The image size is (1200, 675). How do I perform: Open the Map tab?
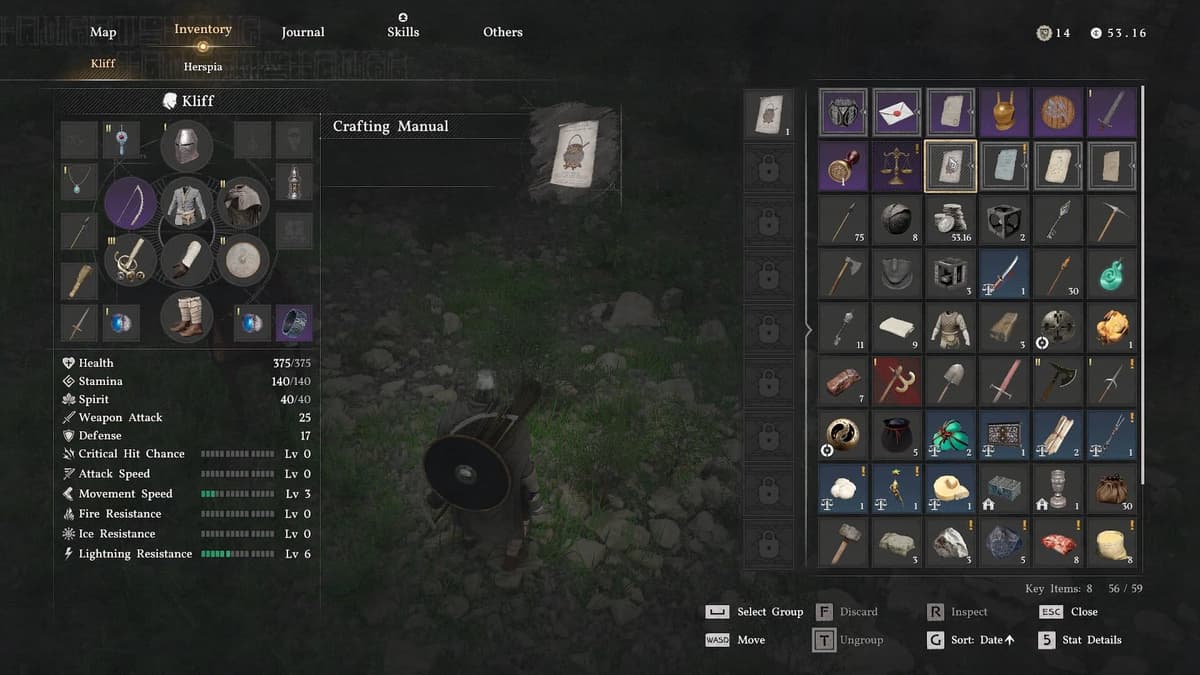(103, 32)
